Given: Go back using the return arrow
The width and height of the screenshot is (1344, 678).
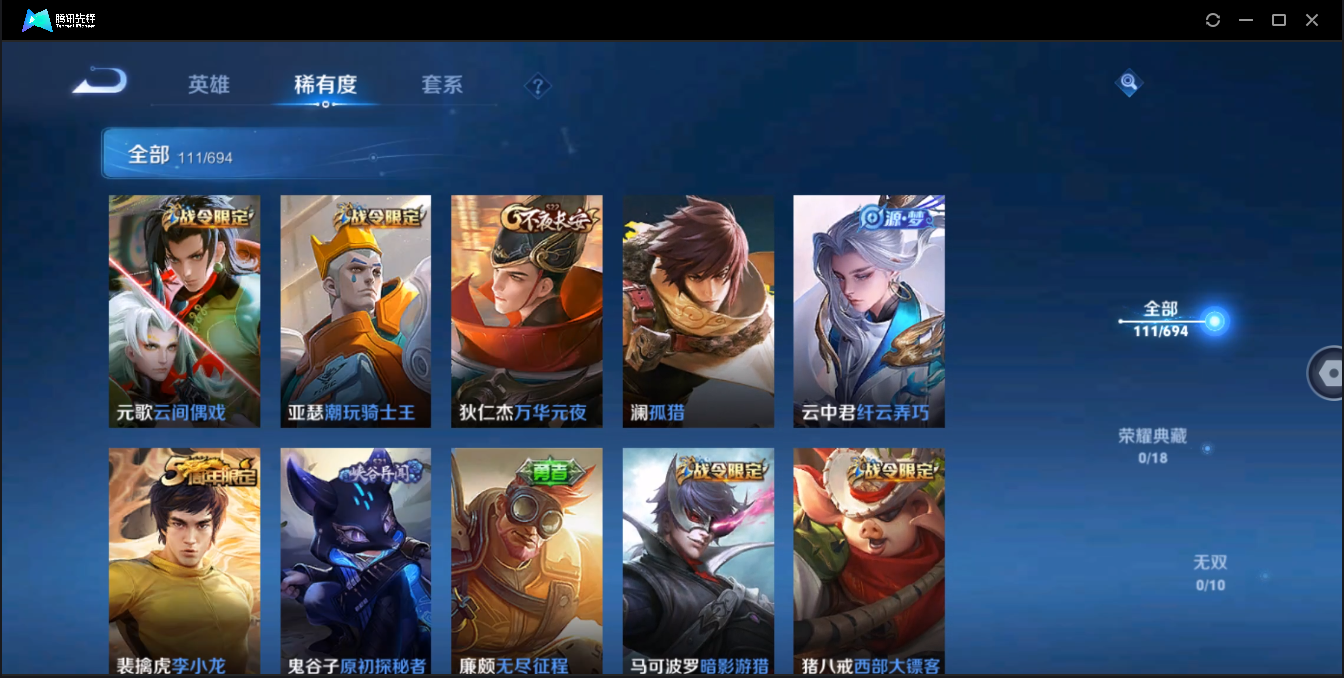Looking at the screenshot, I should tap(100, 81).
